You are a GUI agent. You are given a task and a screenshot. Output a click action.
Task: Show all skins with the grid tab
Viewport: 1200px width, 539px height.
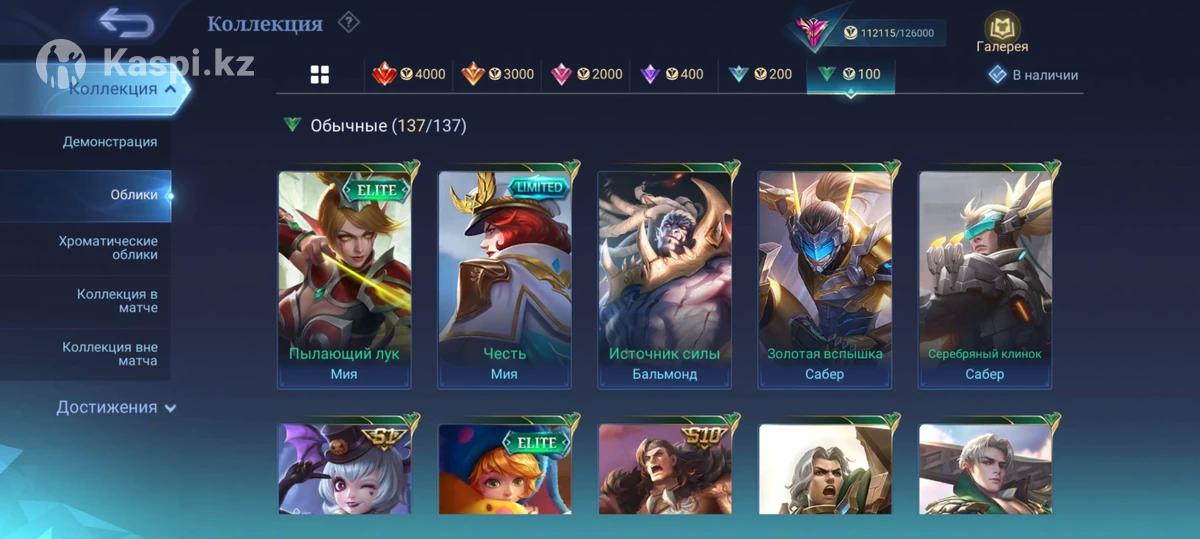point(320,75)
